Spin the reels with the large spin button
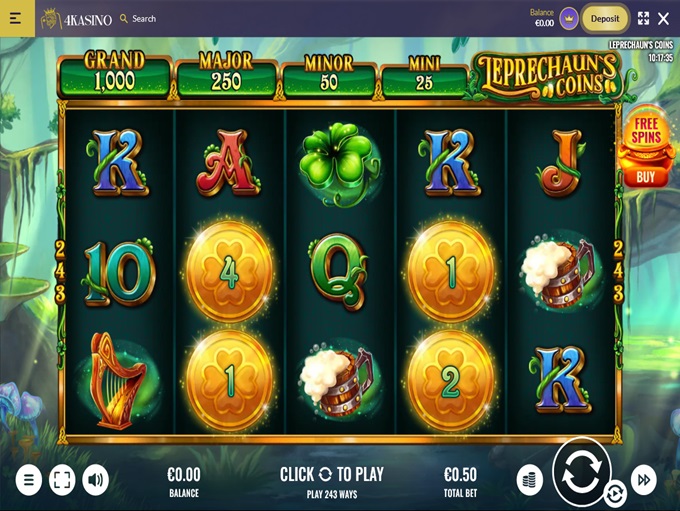 pyautogui.click(x=581, y=472)
